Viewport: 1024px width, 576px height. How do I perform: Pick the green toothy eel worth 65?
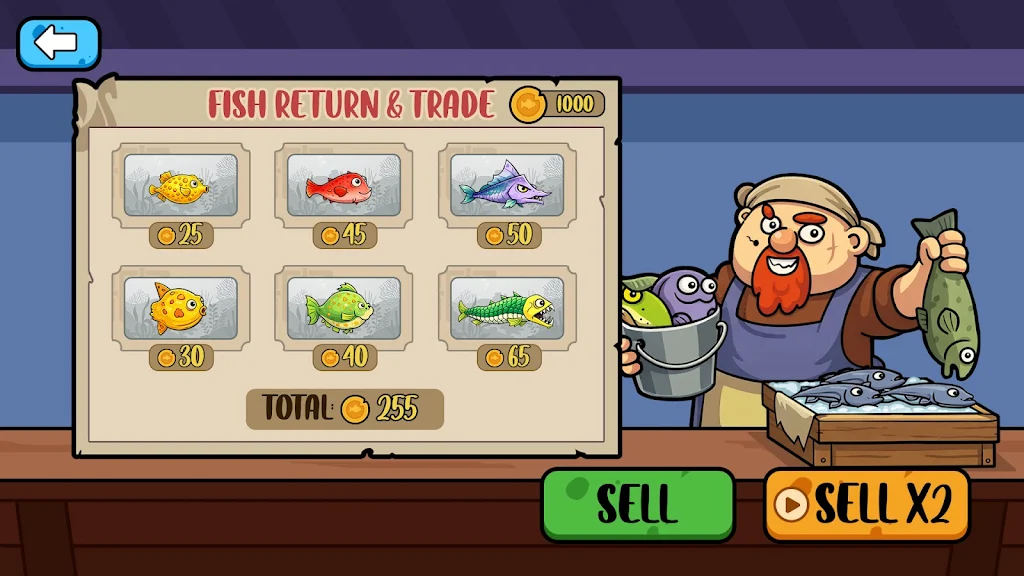pos(507,307)
